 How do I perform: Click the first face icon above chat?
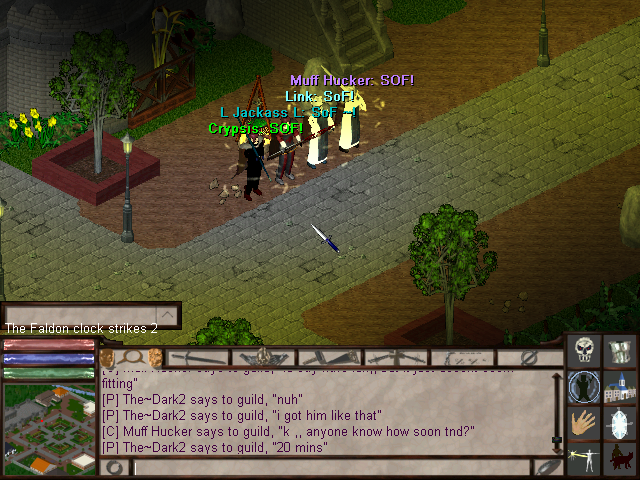click(107, 357)
